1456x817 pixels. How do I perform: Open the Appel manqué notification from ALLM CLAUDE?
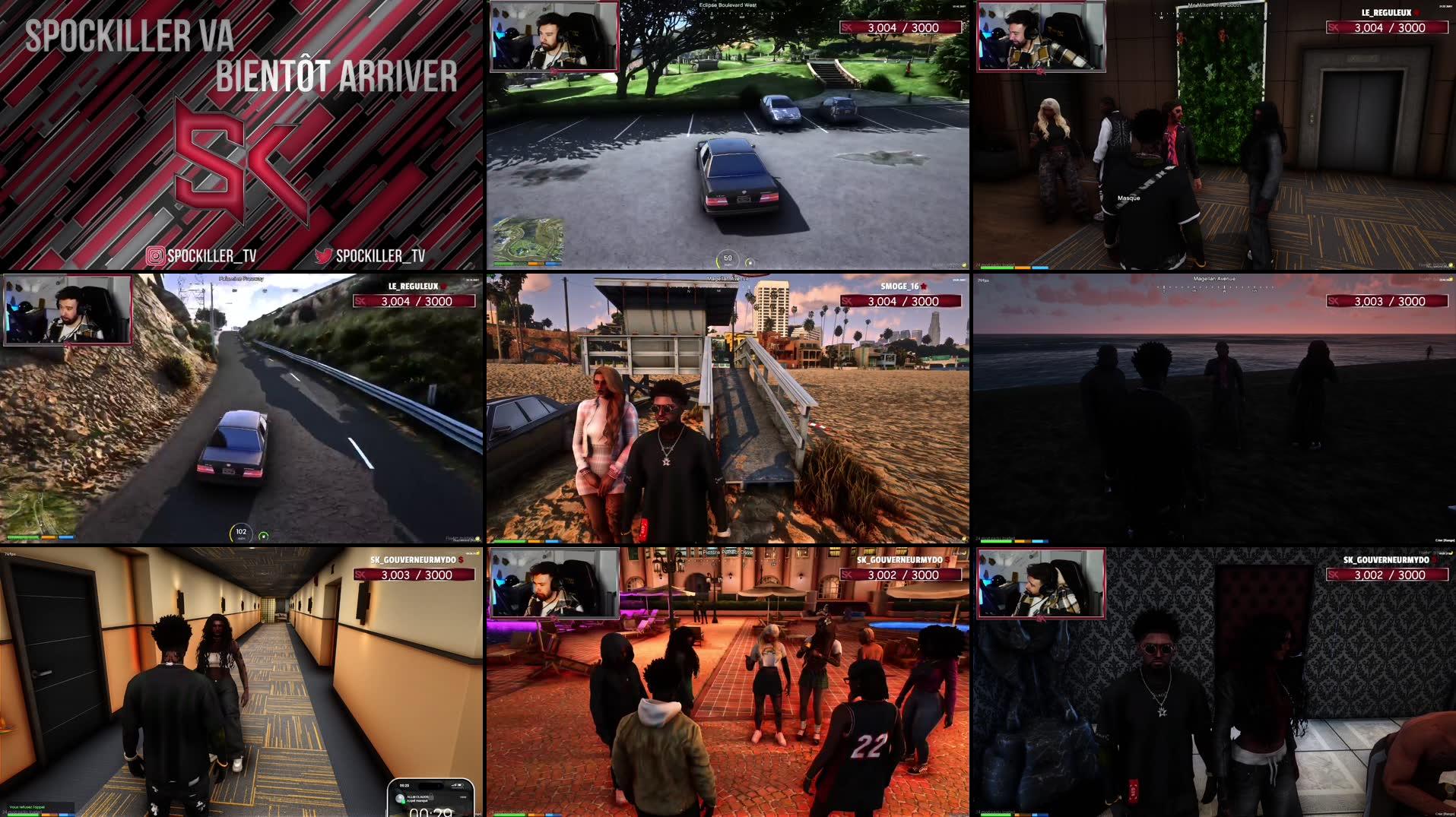click(420, 800)
